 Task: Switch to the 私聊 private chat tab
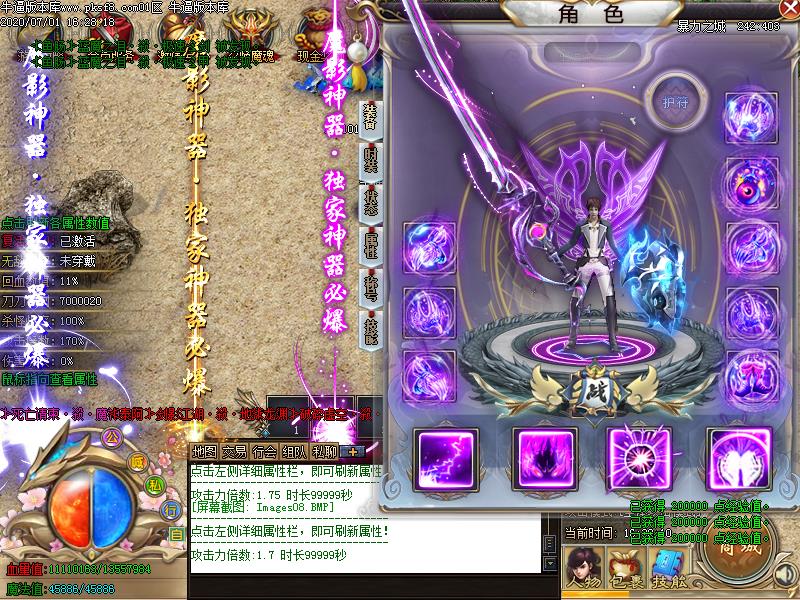coord(324,452)
